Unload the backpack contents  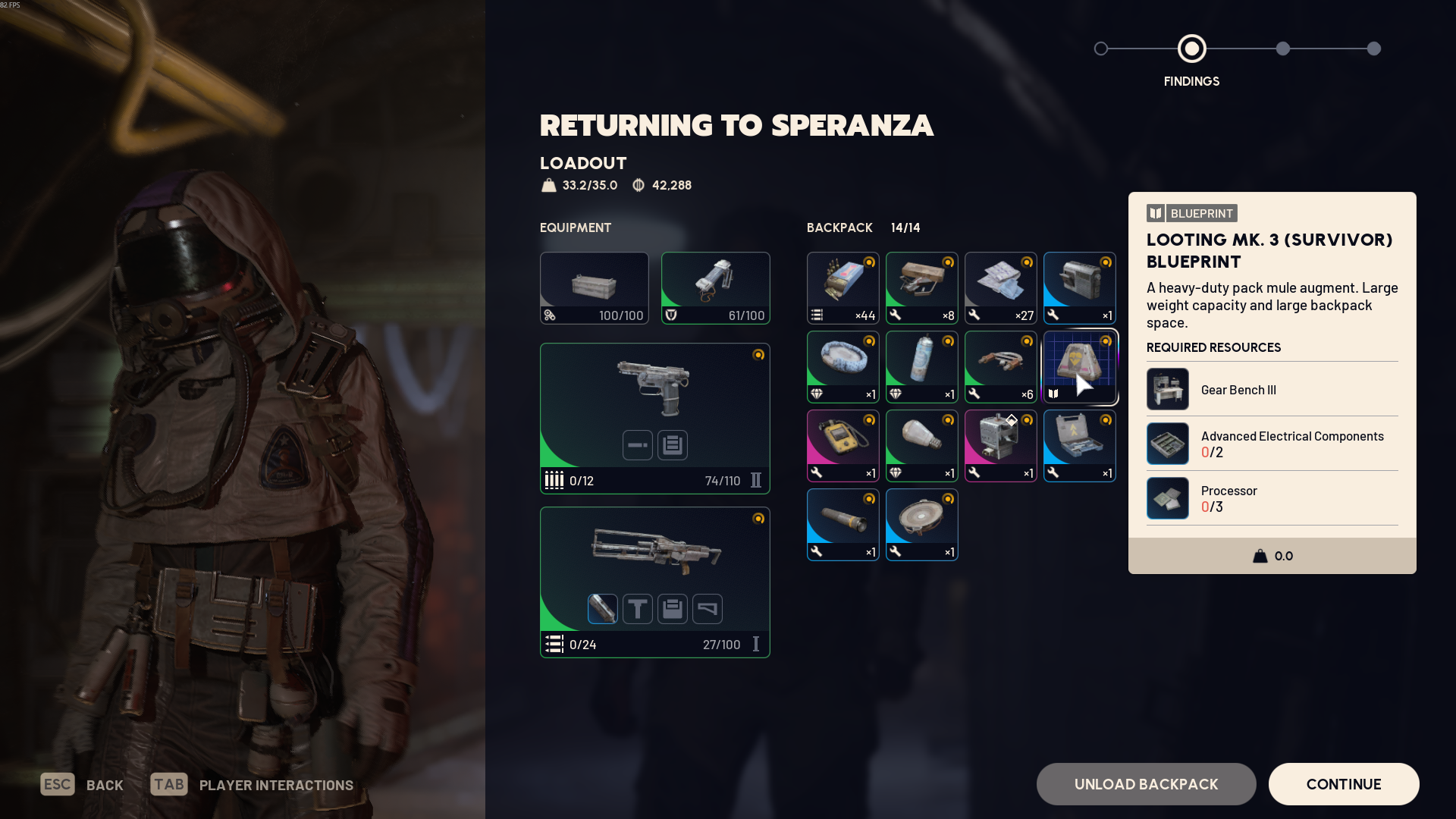(1146, 784)
